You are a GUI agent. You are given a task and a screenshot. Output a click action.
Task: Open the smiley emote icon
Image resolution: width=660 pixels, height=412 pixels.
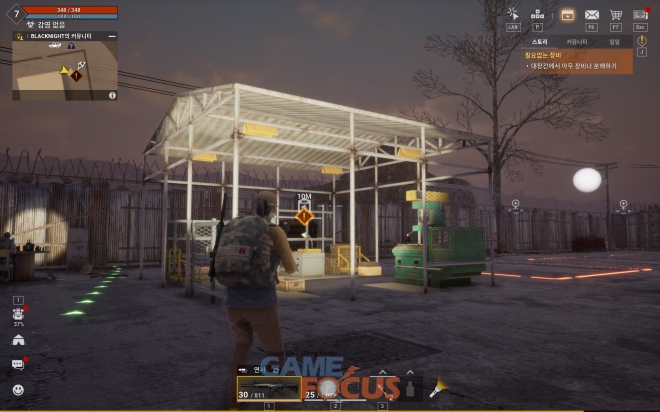pos(18,389)
